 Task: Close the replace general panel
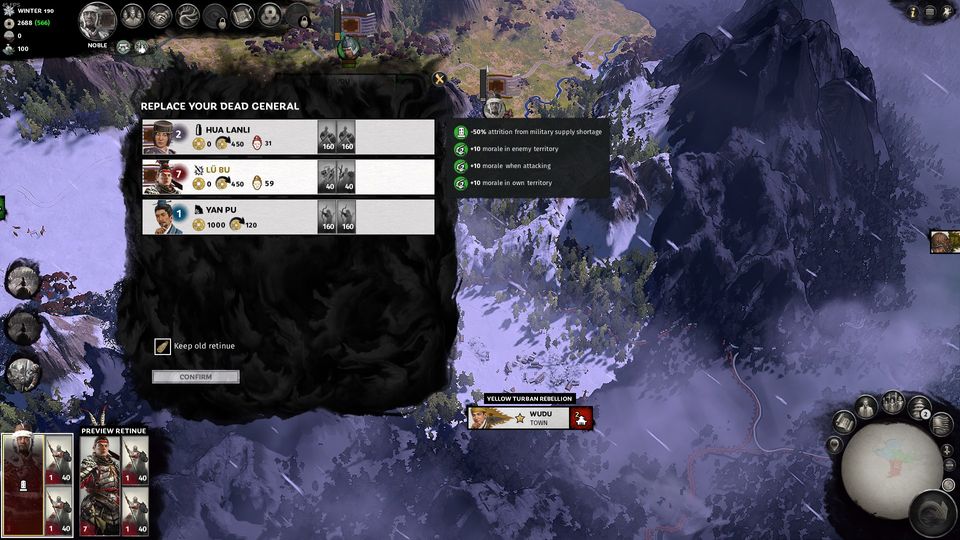coord(438,78)
